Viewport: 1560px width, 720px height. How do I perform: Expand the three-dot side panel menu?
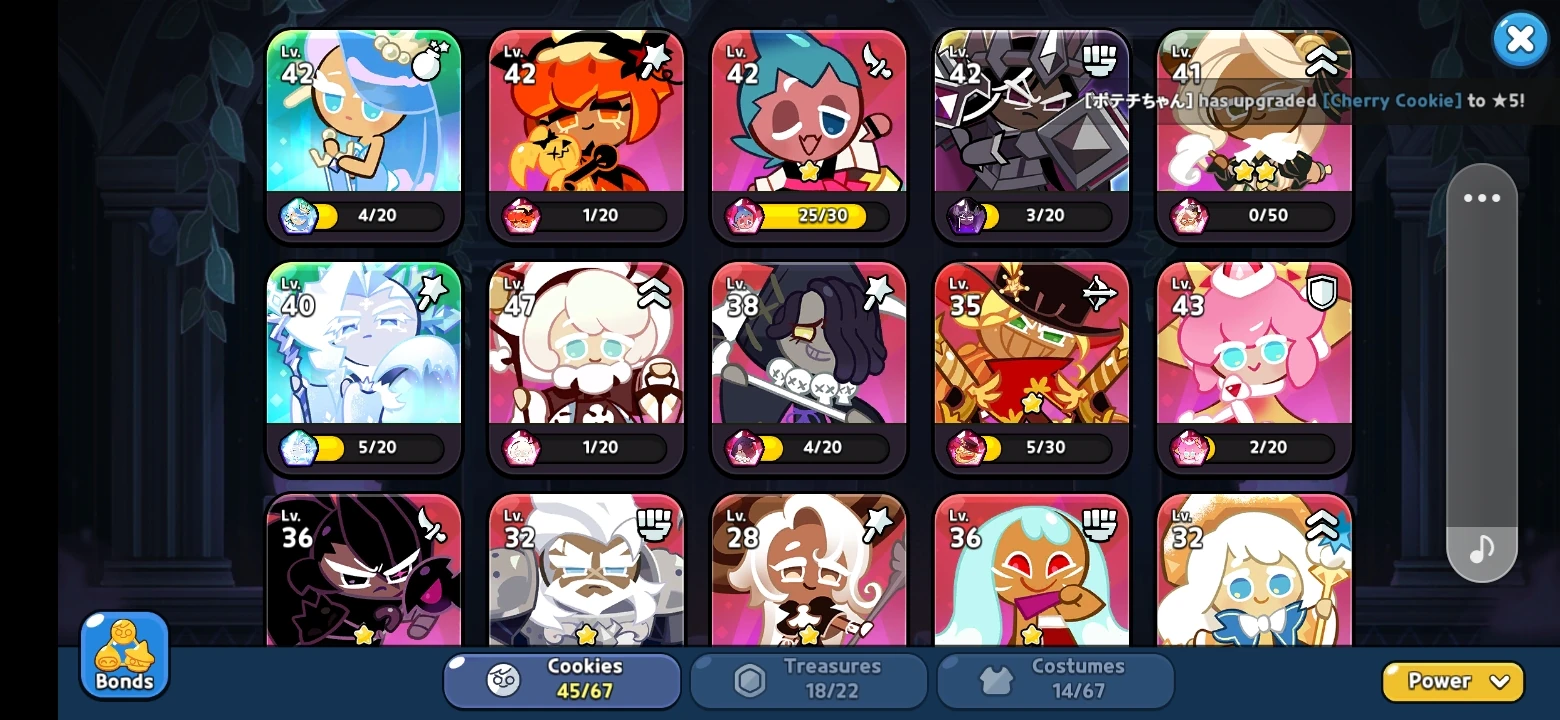(x=1481, y=197)
